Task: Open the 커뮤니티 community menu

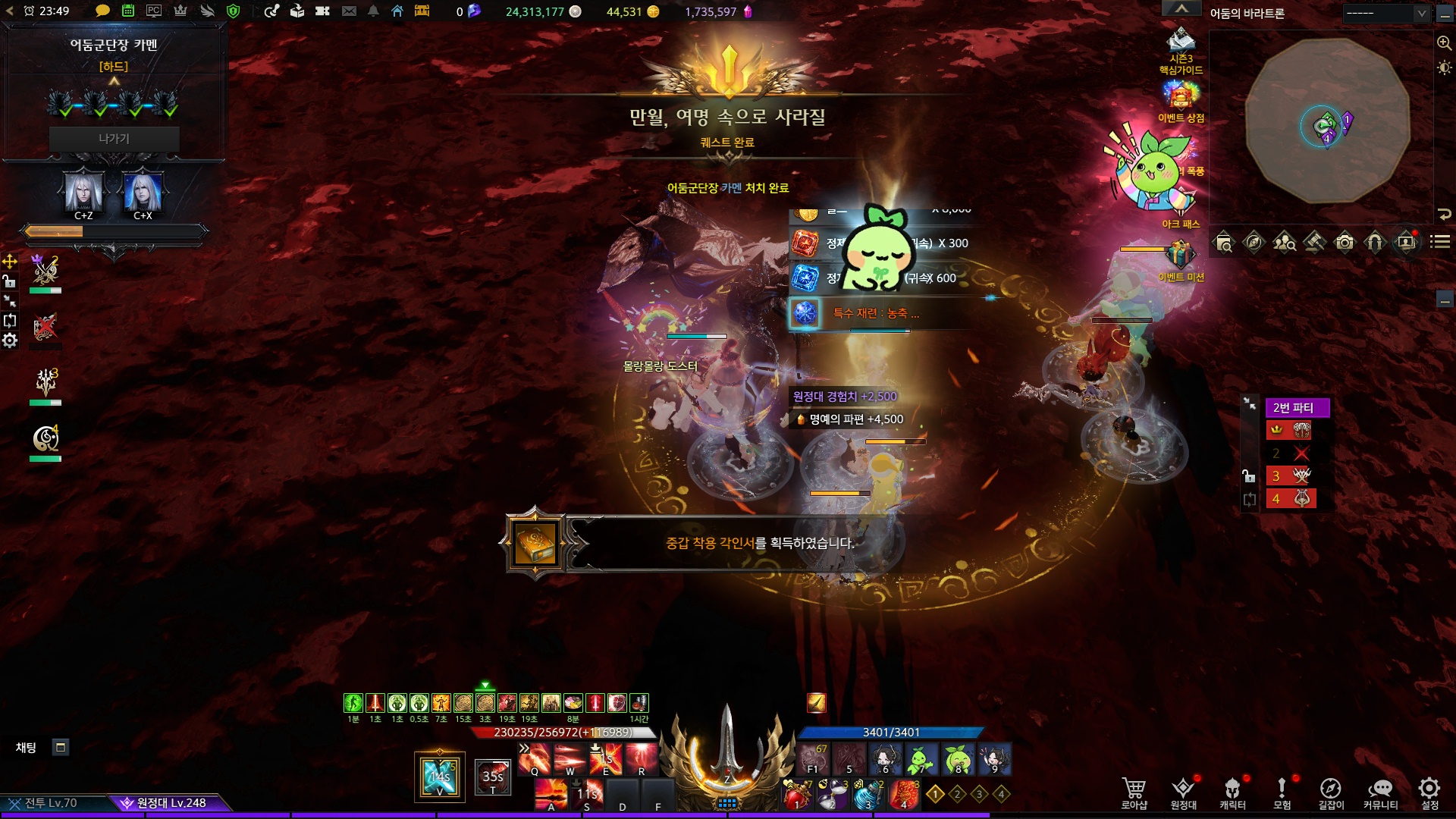Action: [1380, 792]
